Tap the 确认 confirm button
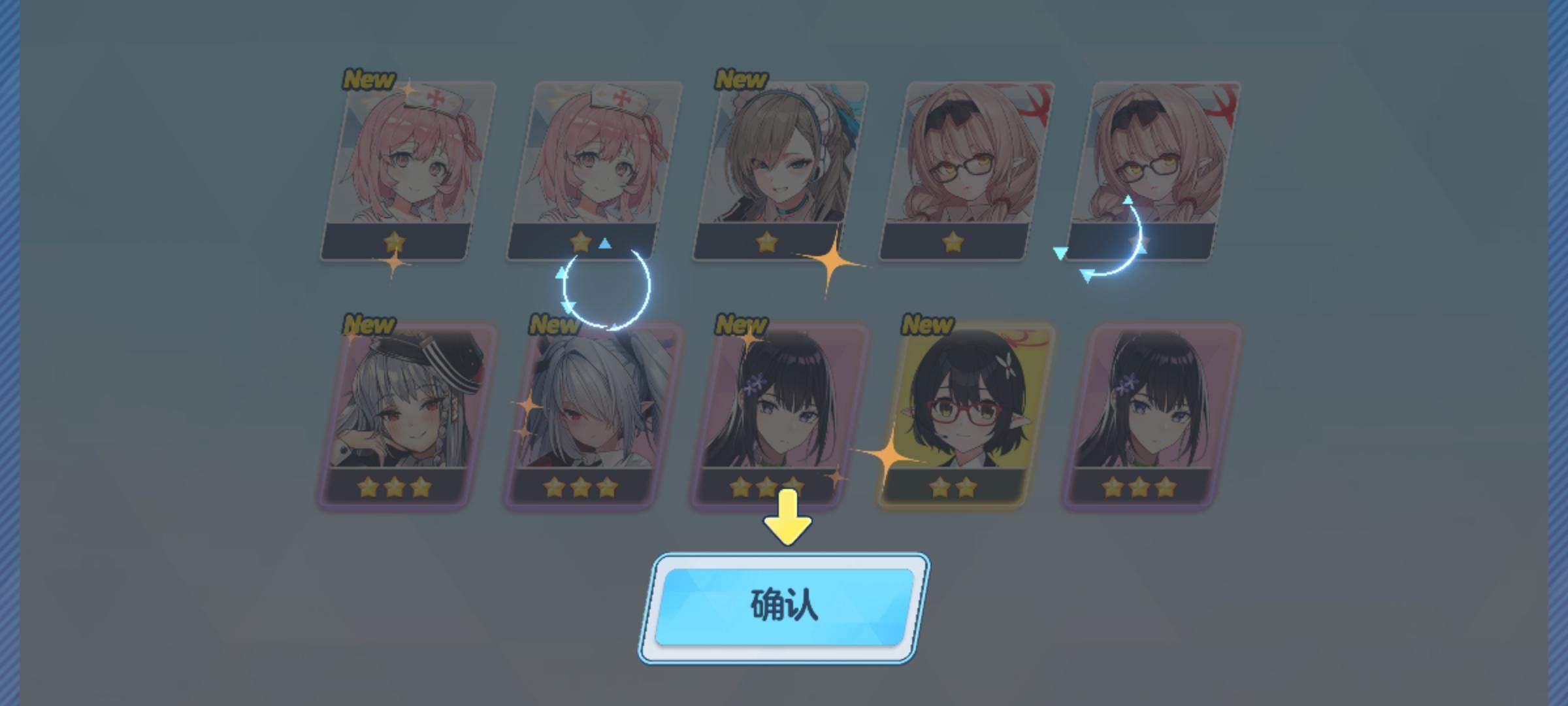Viewport: 1568px width, 706px height. (783, 609)
